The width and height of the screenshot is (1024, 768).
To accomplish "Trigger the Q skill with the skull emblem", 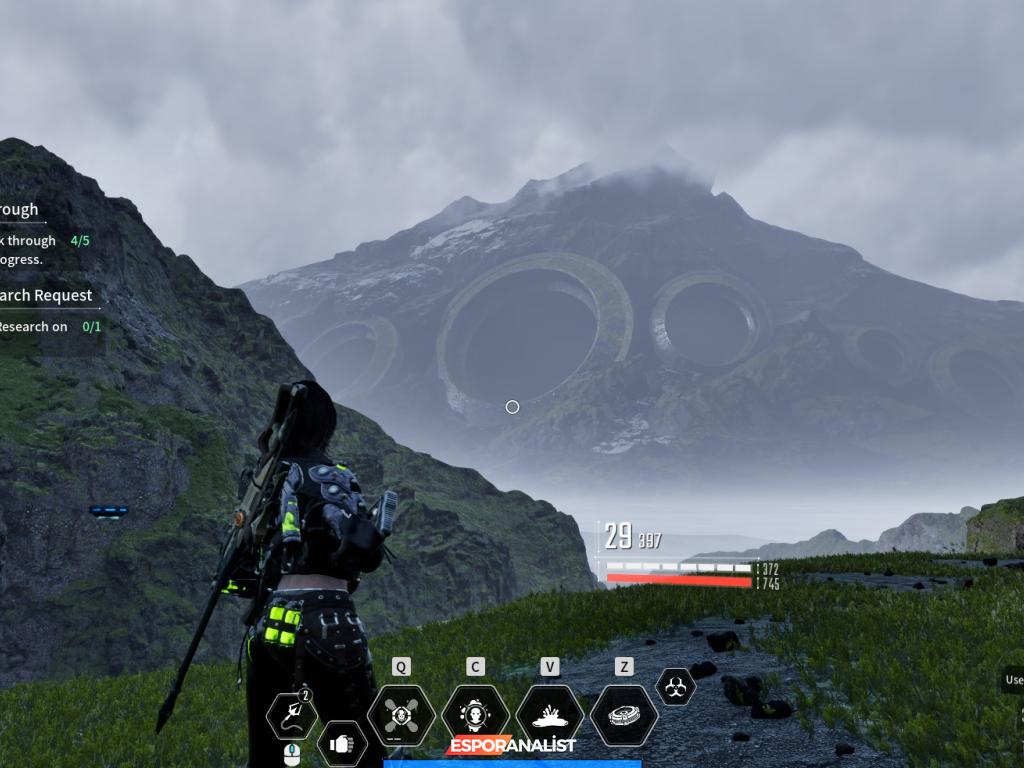I will coord(401,715).
